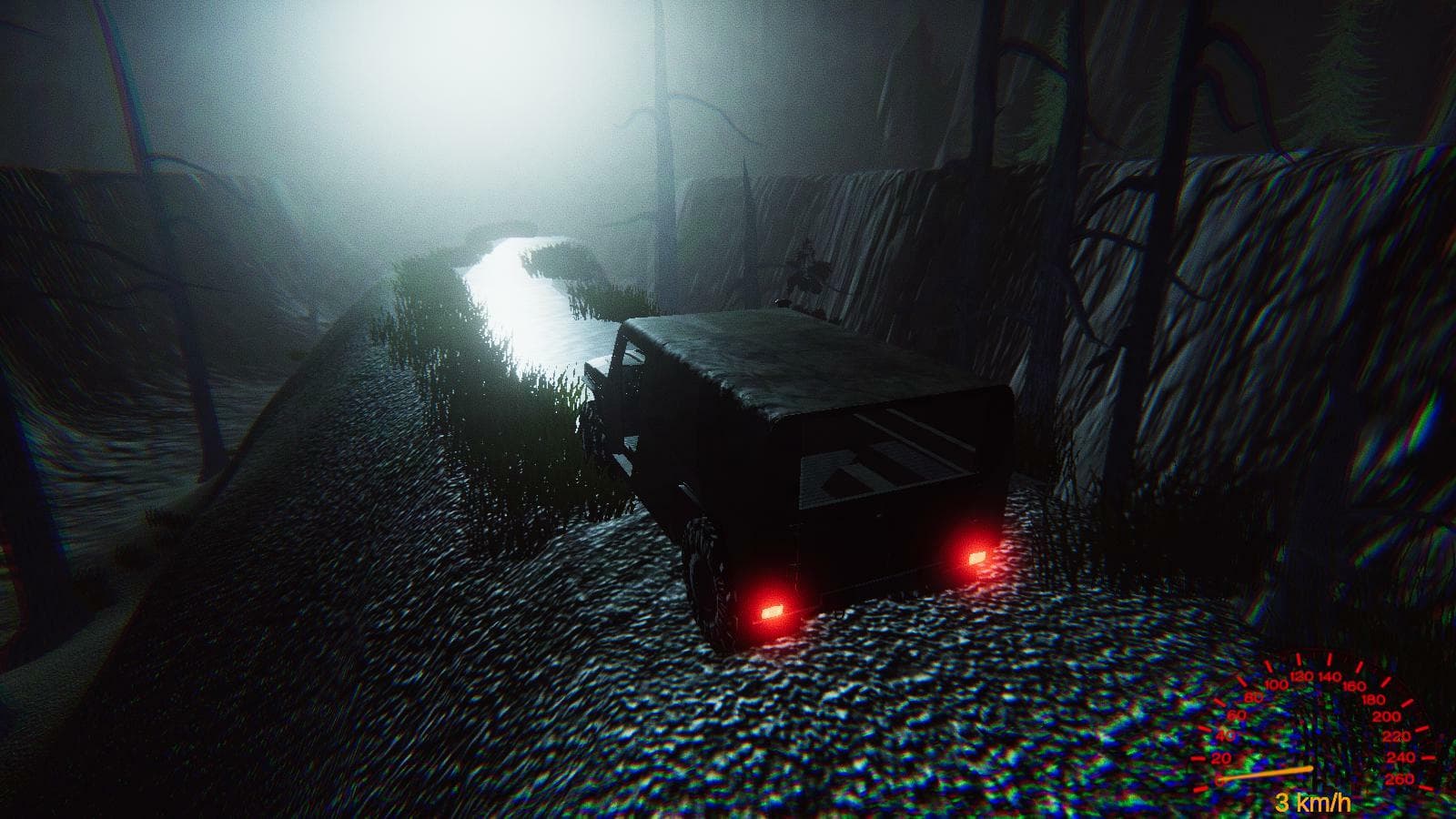
Task: Click the needle tip on the gauge
Action: pos(1310,769)
